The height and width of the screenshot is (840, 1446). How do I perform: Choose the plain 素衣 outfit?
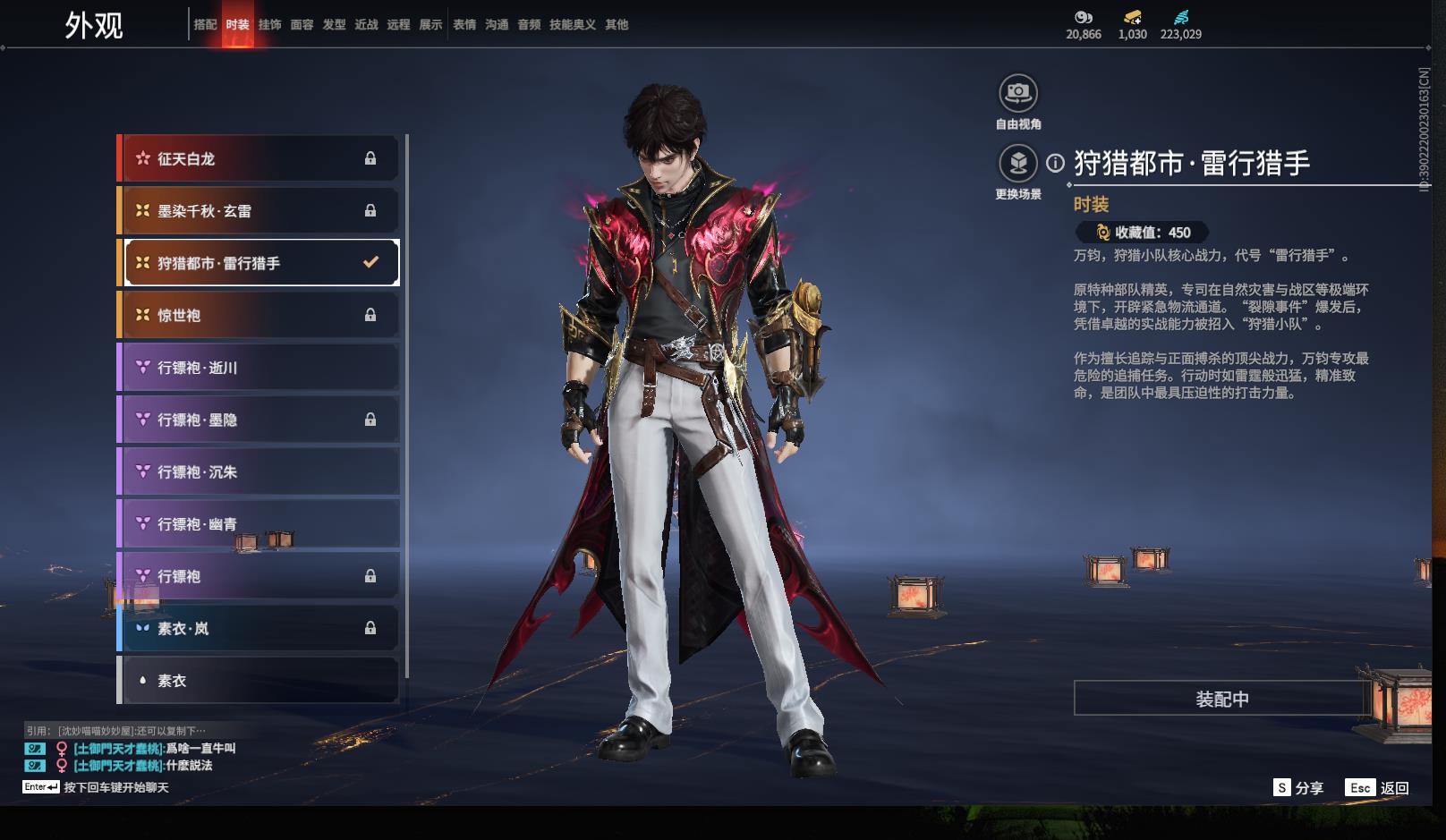259,681
